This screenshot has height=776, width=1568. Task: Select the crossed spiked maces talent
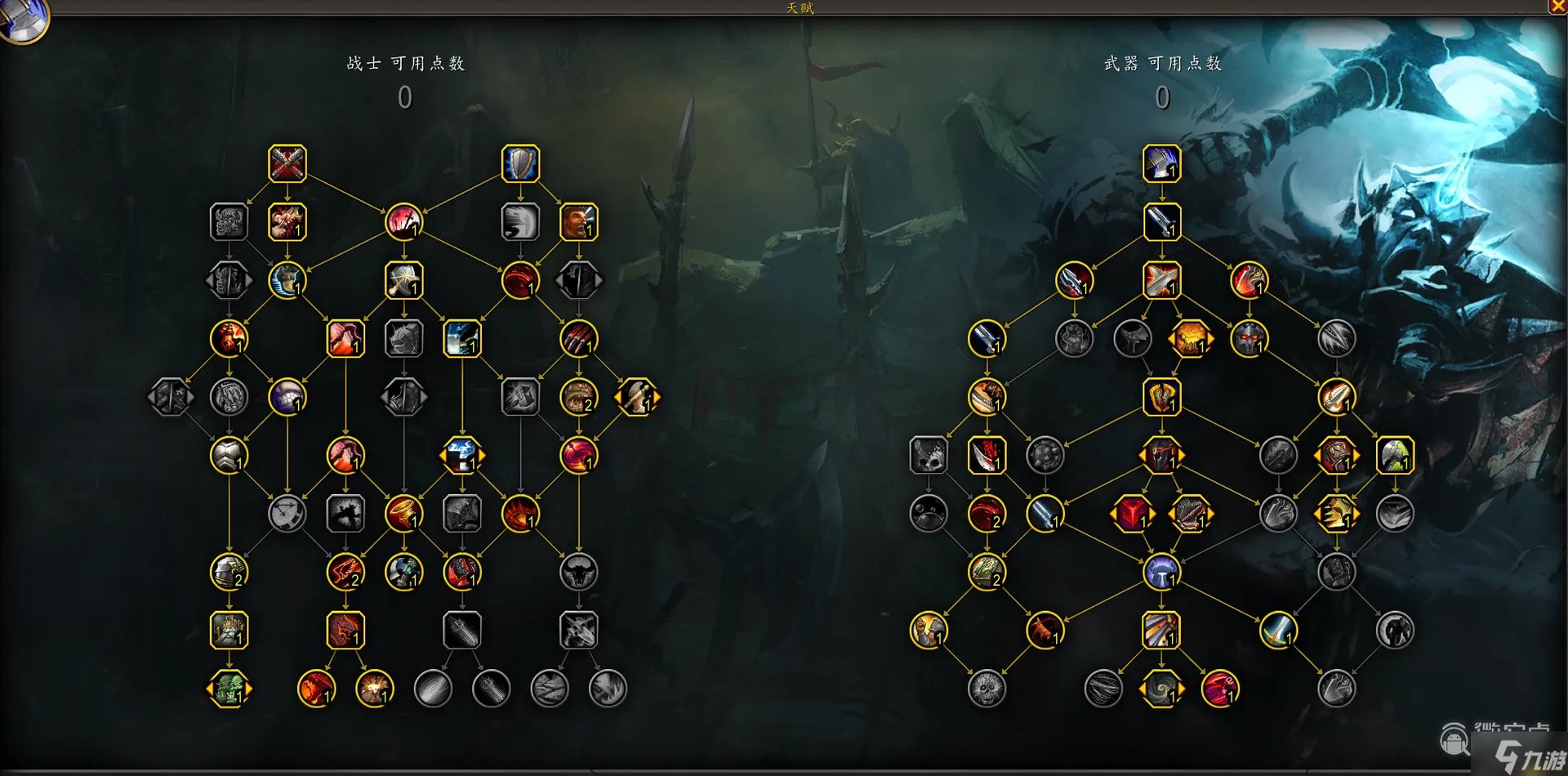point(287,163)
